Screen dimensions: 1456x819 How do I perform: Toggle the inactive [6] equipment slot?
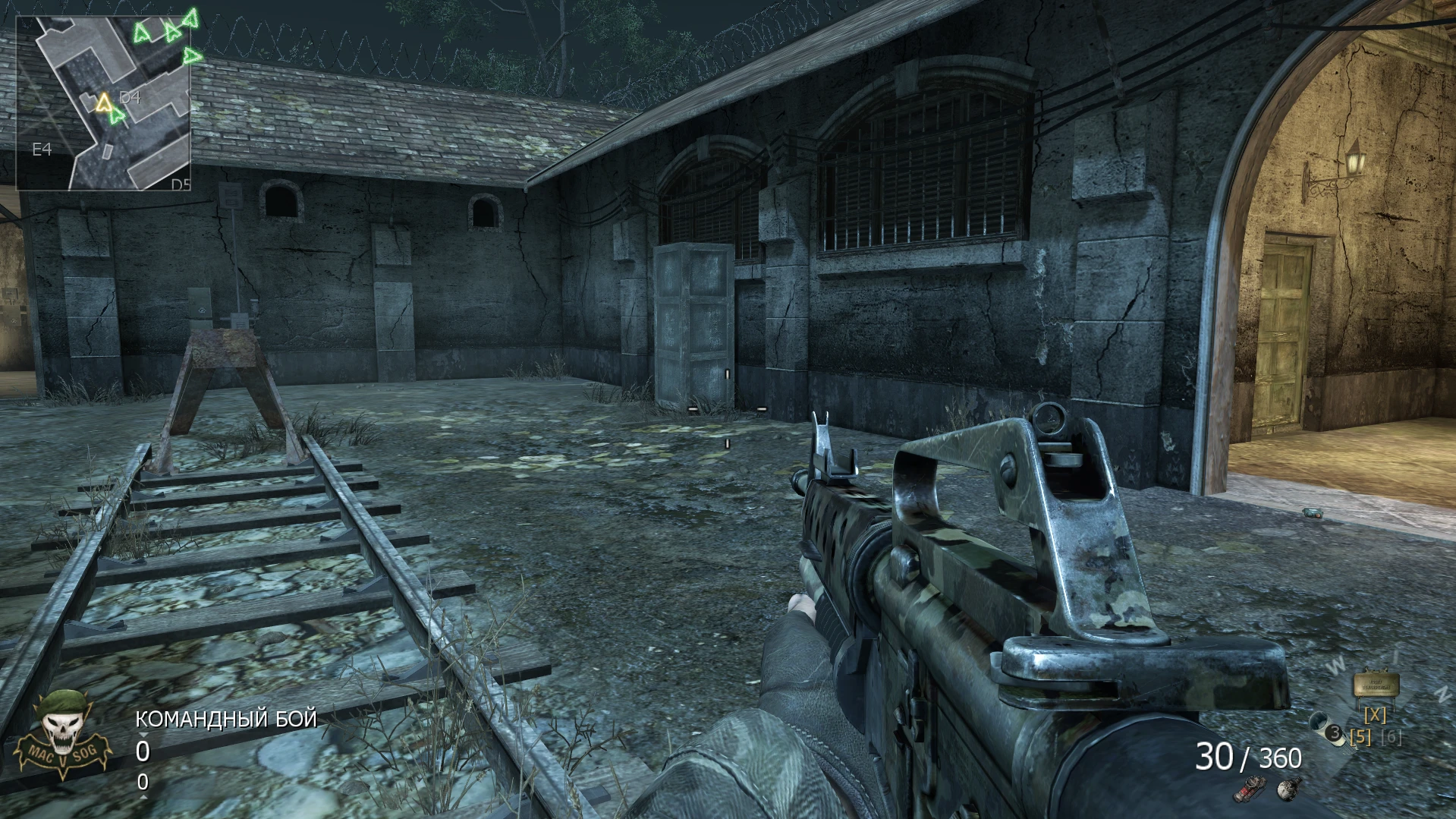pos(1391,738)
